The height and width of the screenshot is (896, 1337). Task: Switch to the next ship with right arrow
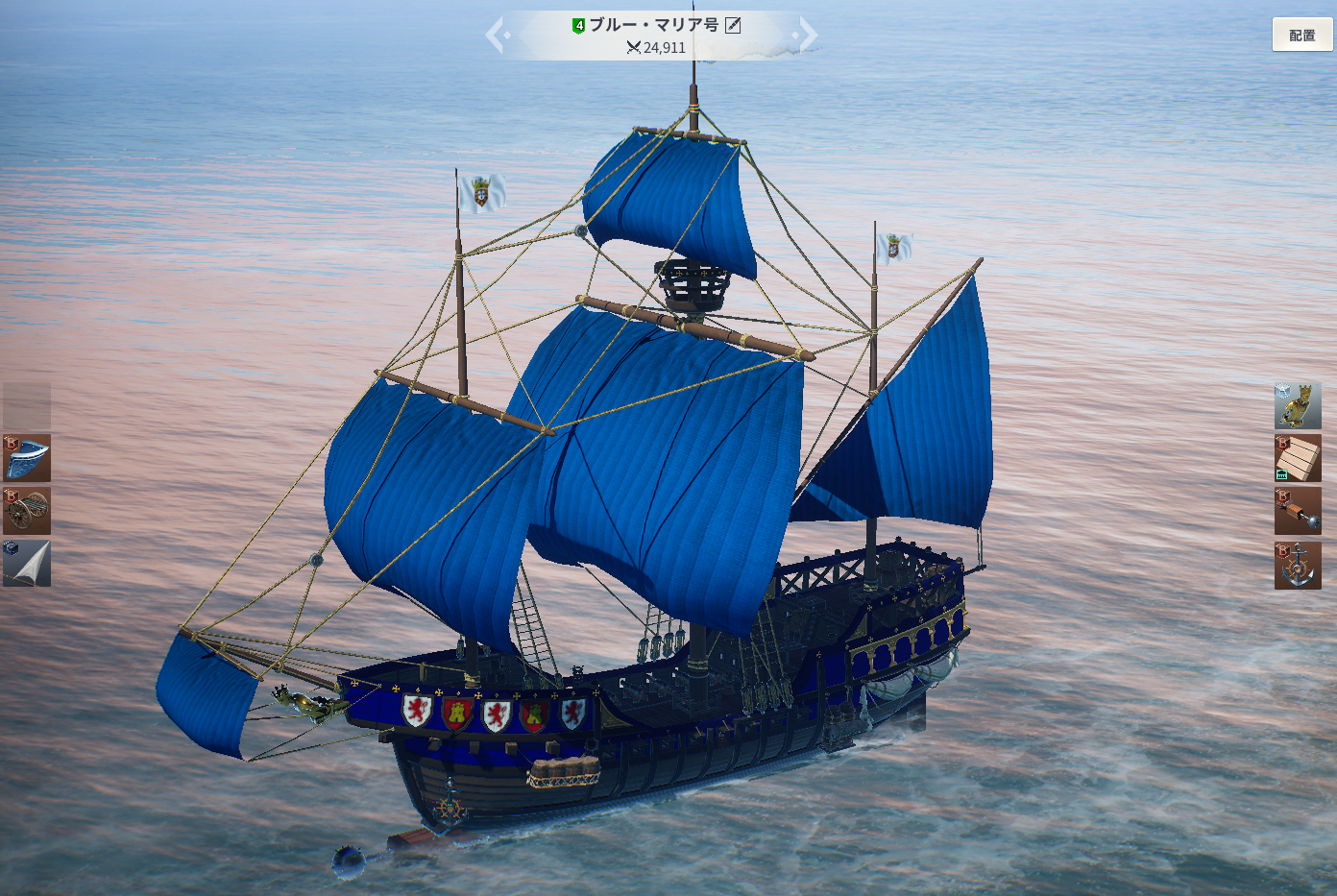808,36
